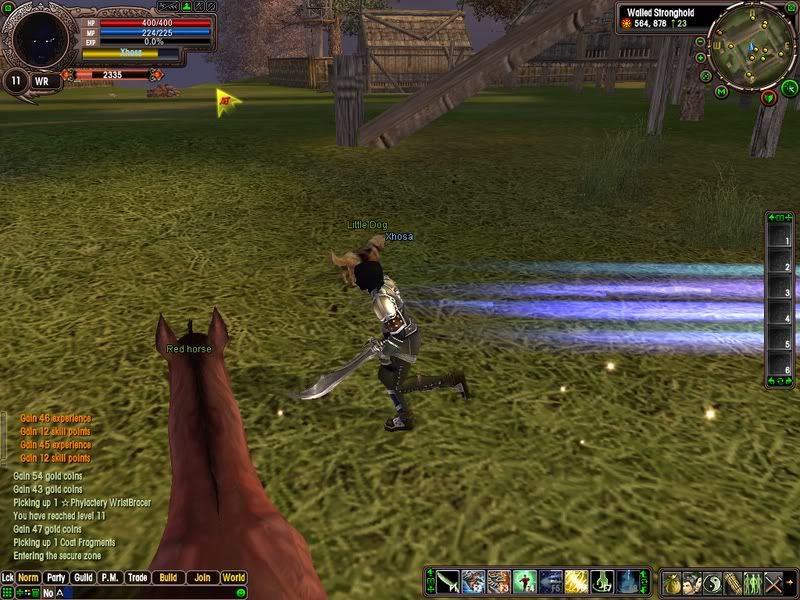The height and width of the screenshot is (600, 800).
Task: Open the inventory pouch icon
Action: point(672,582)
